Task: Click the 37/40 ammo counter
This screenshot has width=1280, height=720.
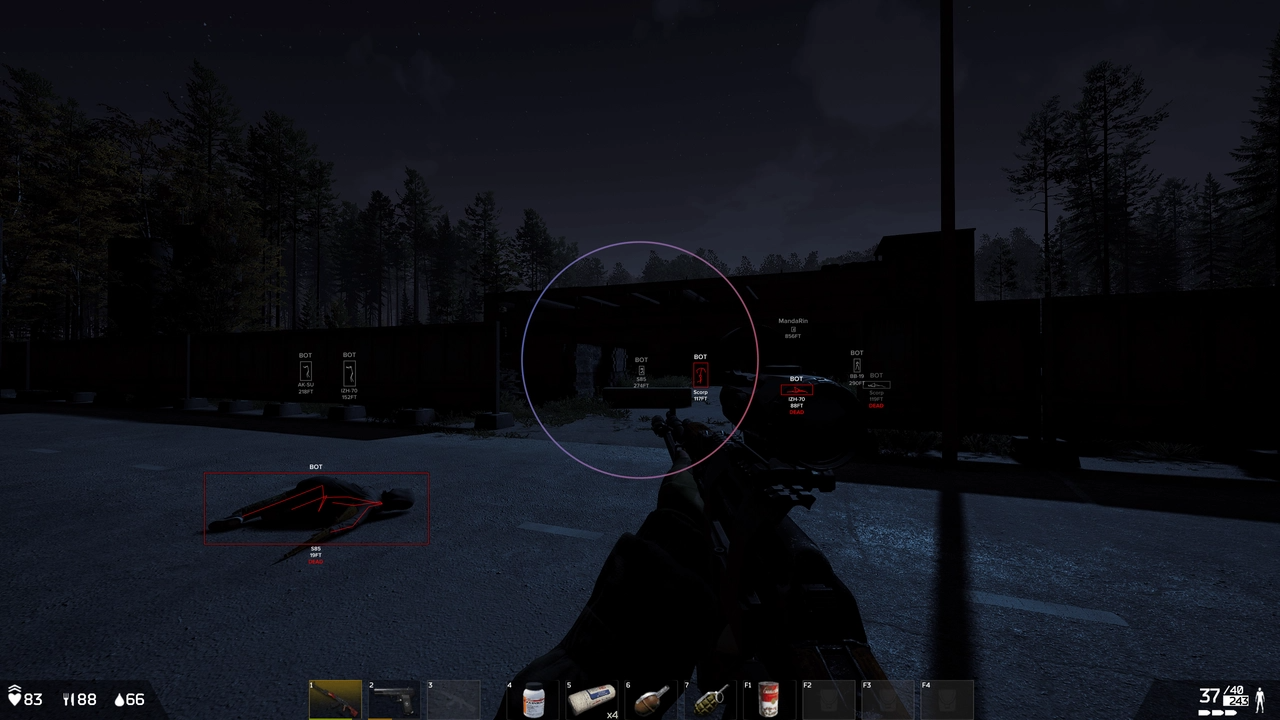Action: (1217, 691)
